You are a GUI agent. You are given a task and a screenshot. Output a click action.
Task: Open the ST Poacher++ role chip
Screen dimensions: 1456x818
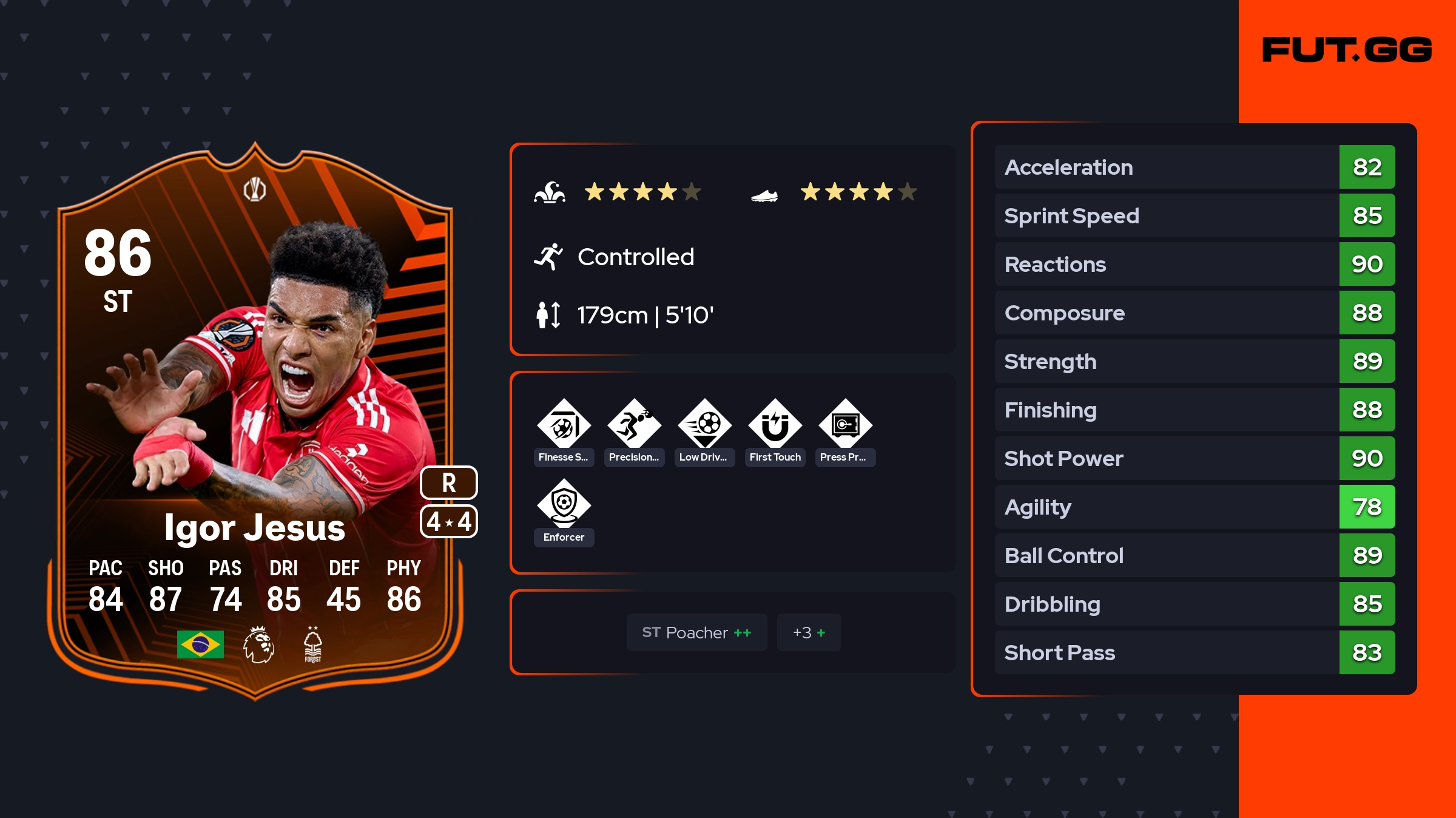pyautogui.click(x=696, y=632)
